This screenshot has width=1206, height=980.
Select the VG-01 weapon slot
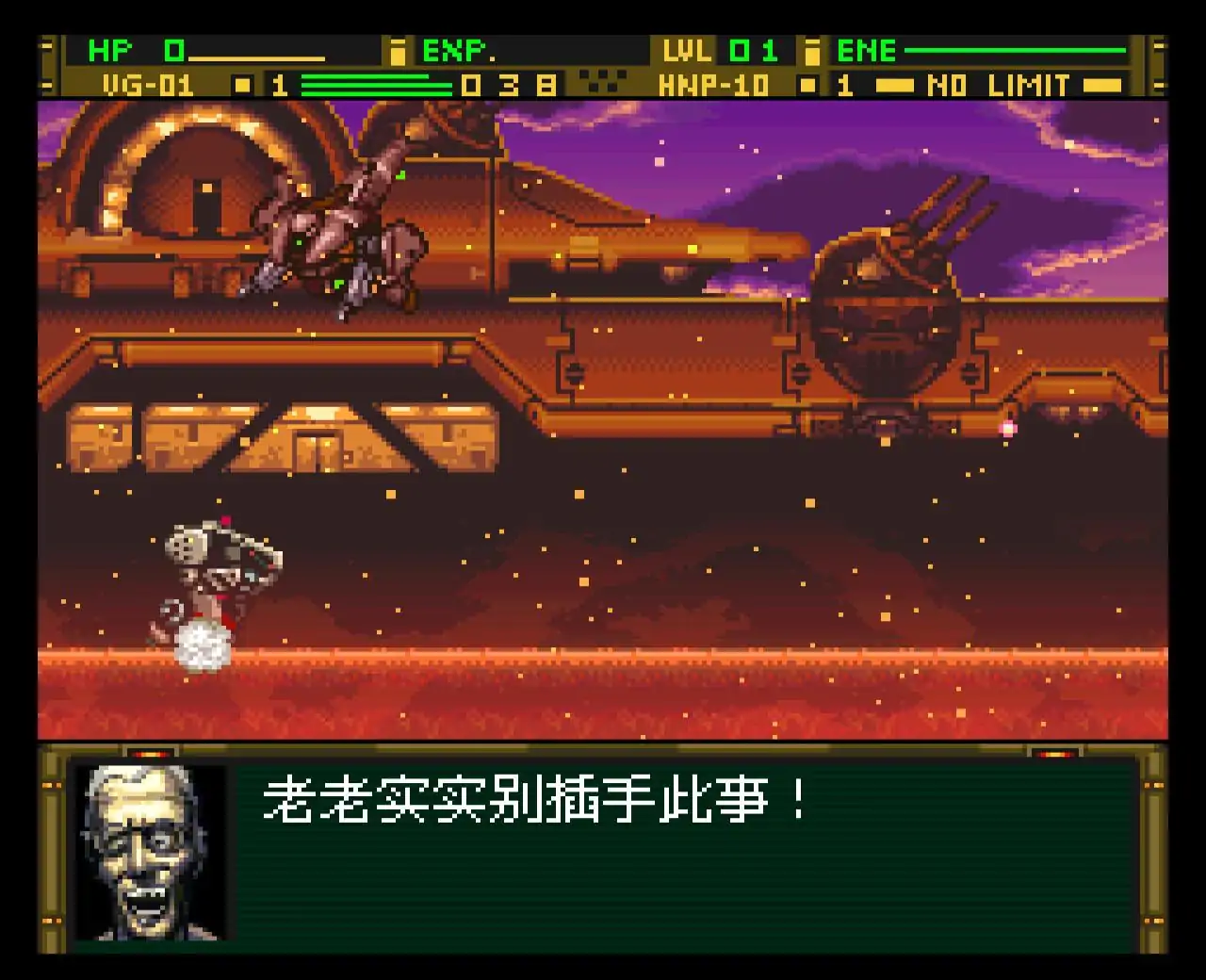click(x=146, y=85)
